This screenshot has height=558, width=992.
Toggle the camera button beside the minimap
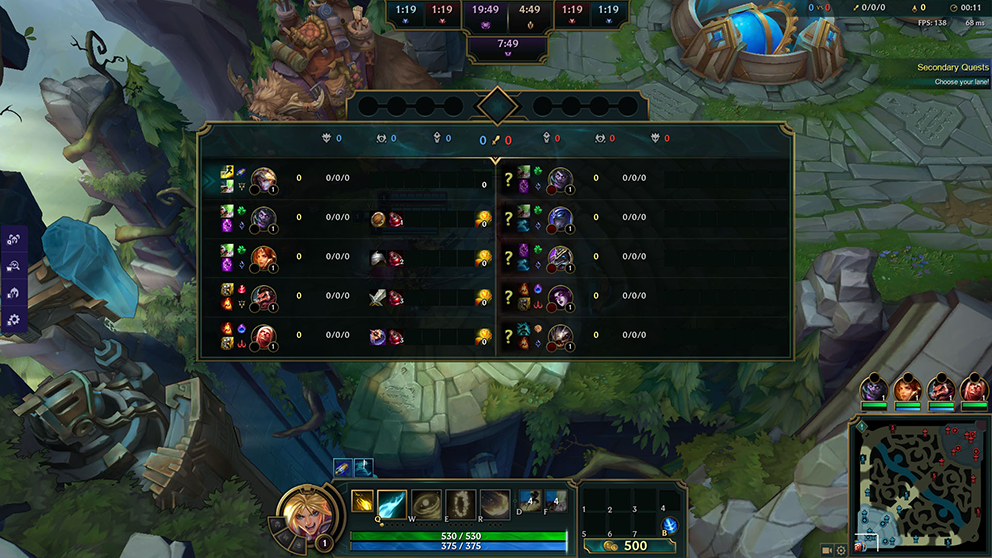click(827, 550)
